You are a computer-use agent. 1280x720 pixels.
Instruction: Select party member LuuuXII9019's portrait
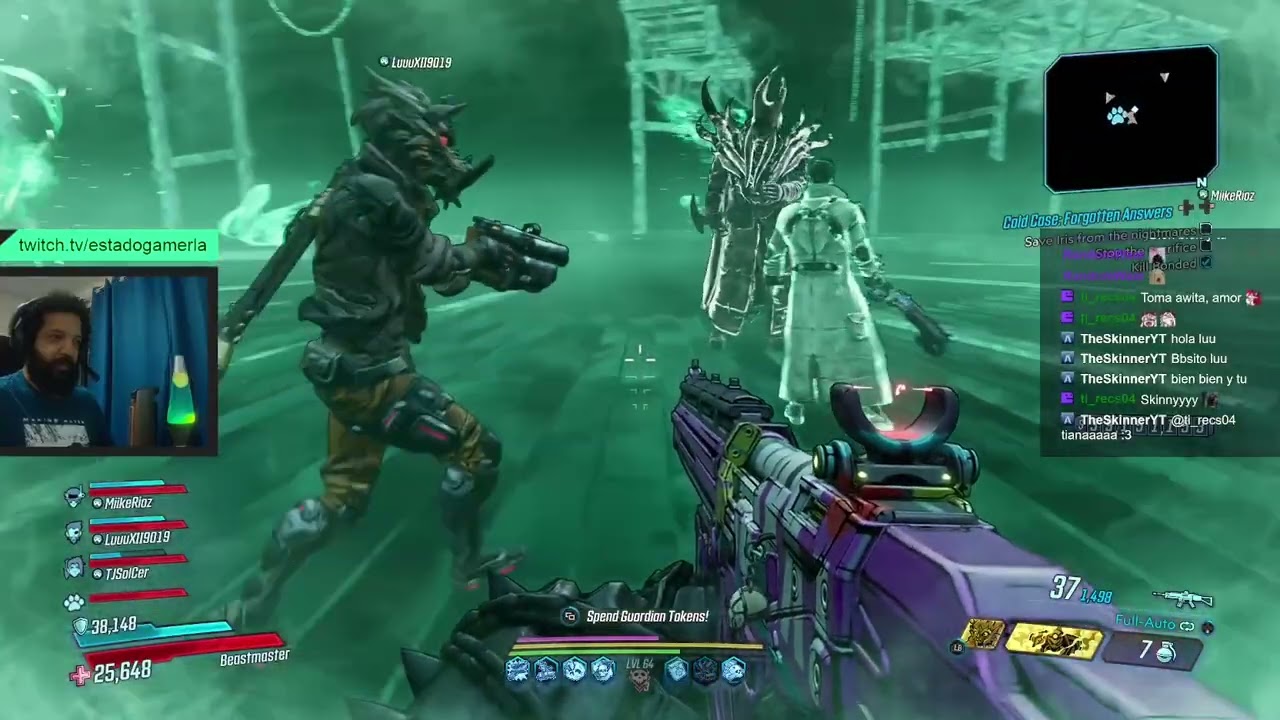point(74,532)
